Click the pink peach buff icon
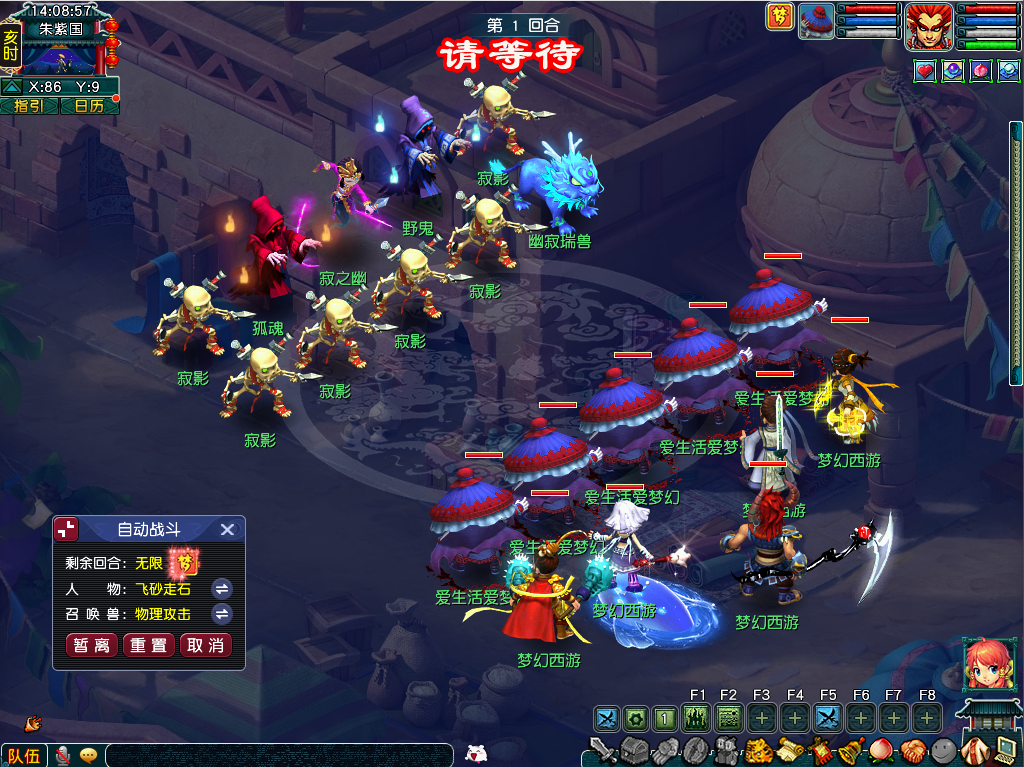1024x767 pixels. coord(981,71)
